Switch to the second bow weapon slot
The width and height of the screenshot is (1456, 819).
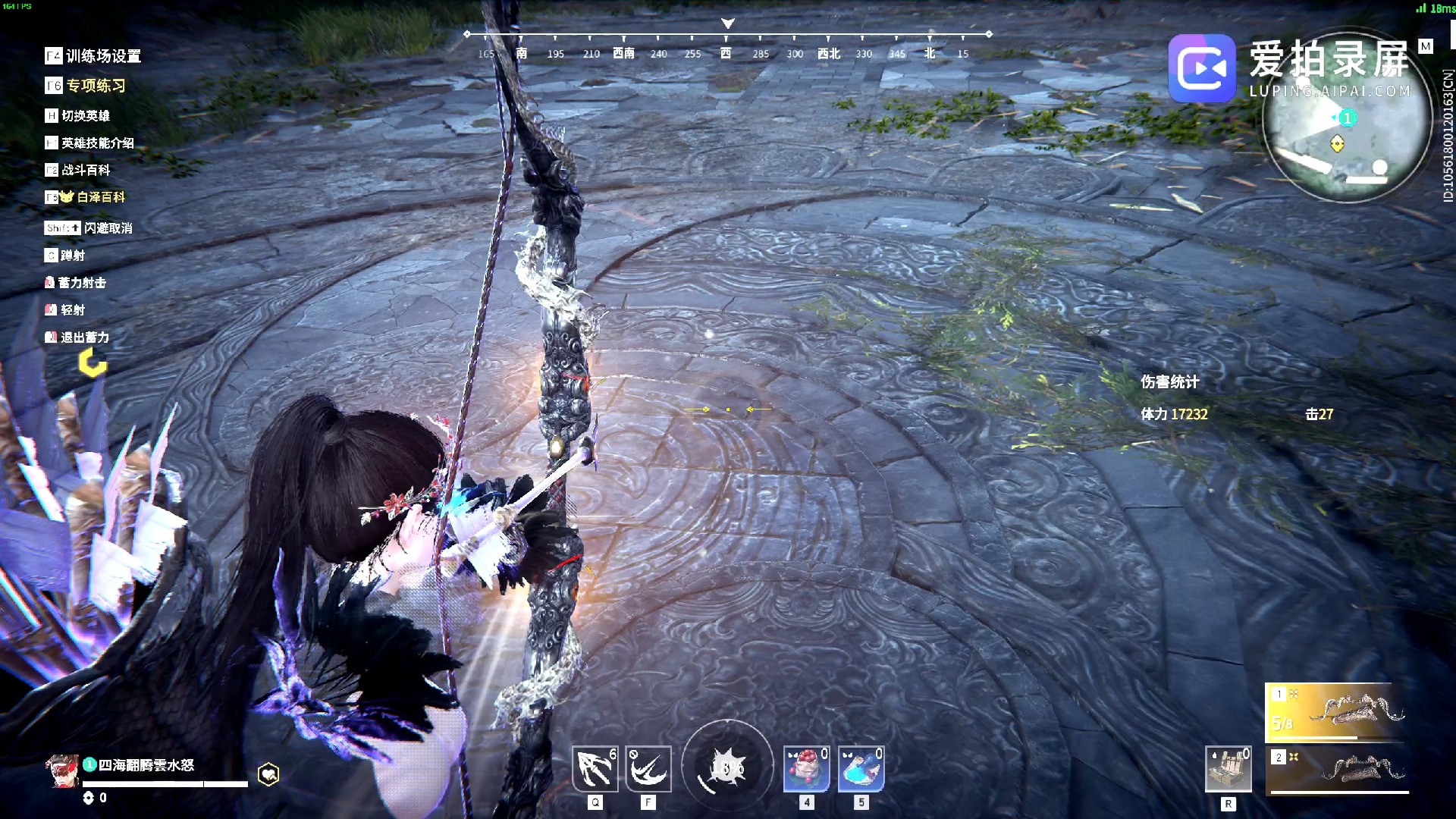pyautogui.click(x=1338, y=769)
